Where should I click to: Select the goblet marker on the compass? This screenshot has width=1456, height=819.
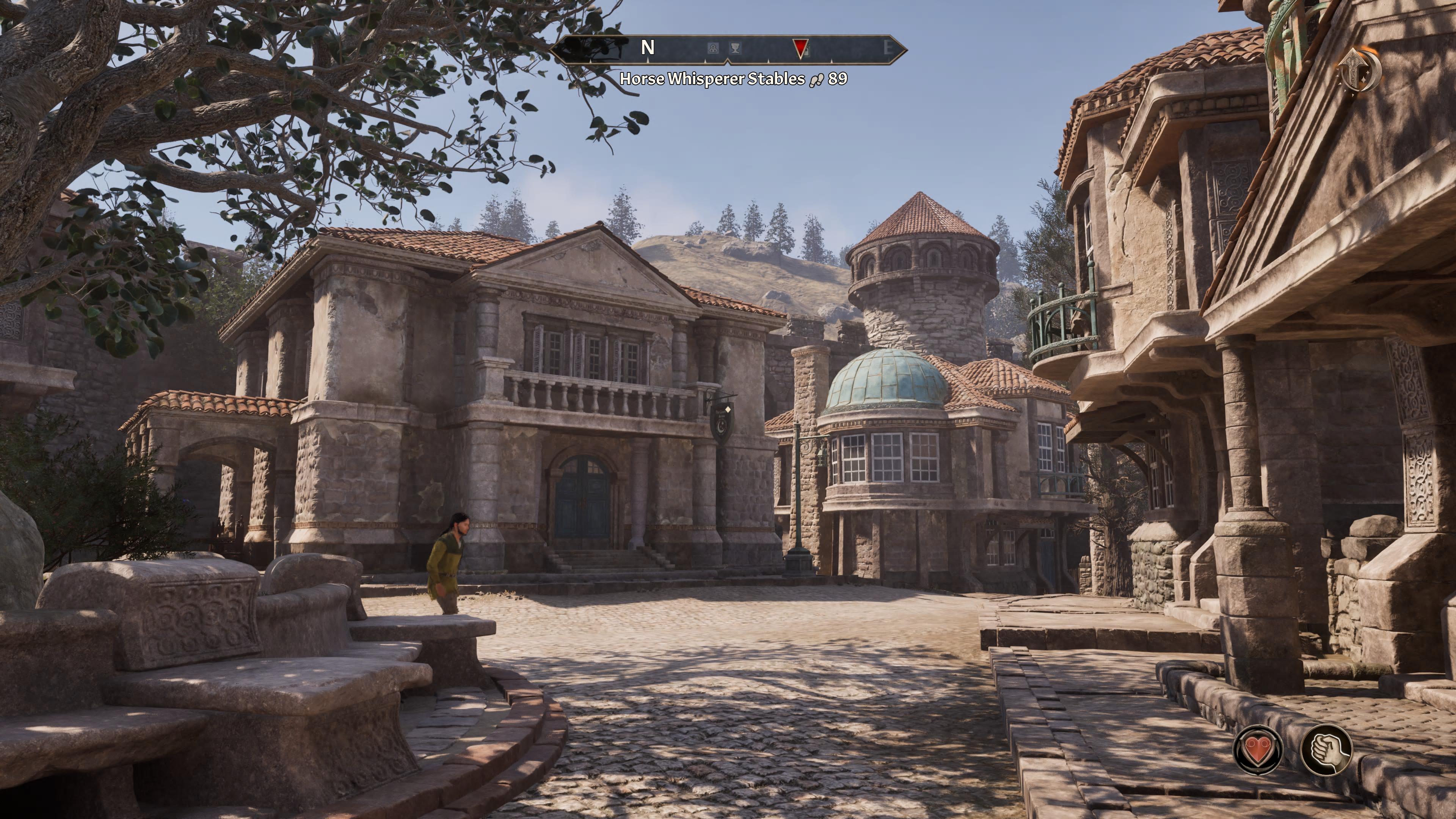tap(735, 49)
